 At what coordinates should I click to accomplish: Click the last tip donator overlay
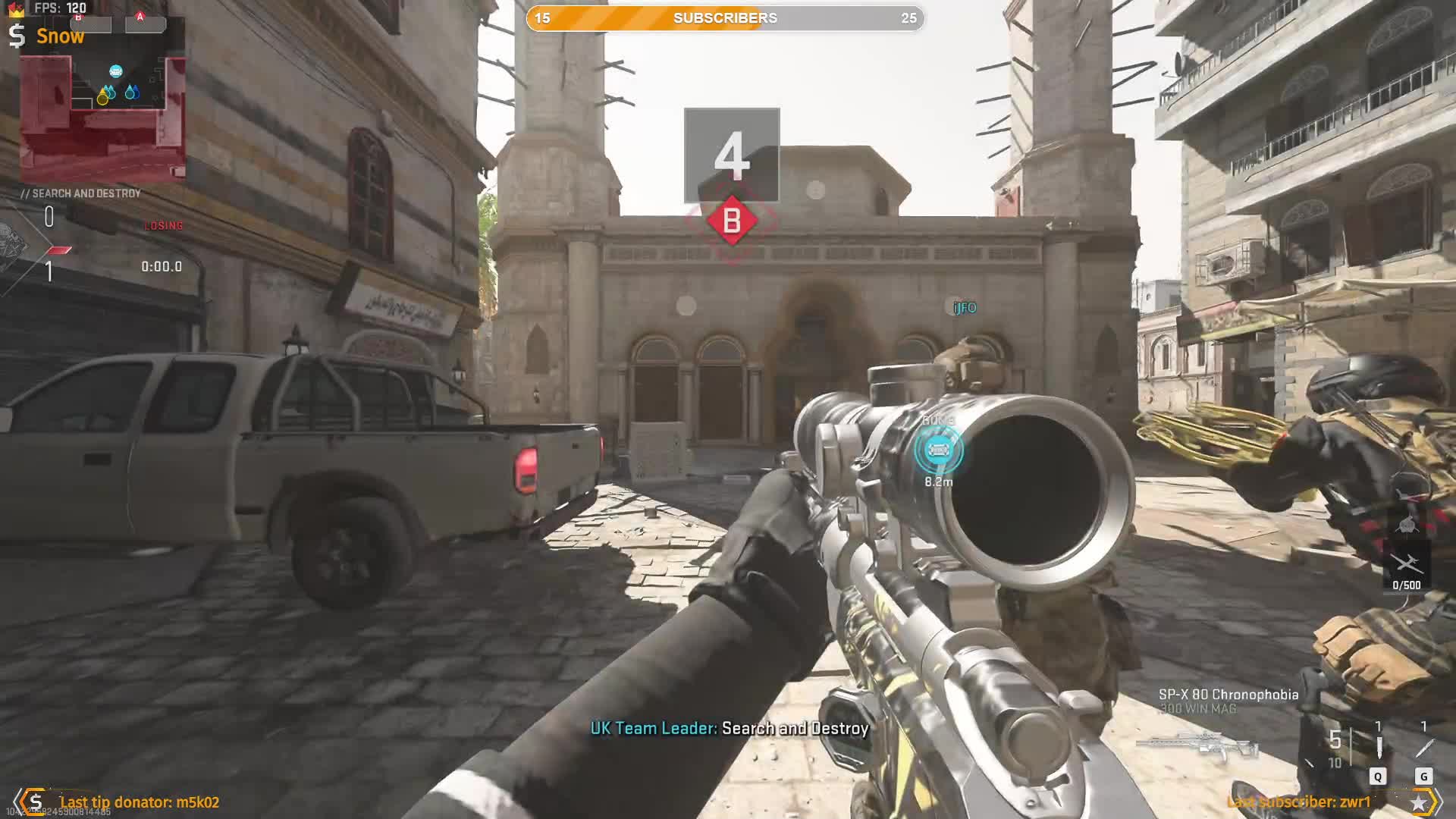[139, 802]
